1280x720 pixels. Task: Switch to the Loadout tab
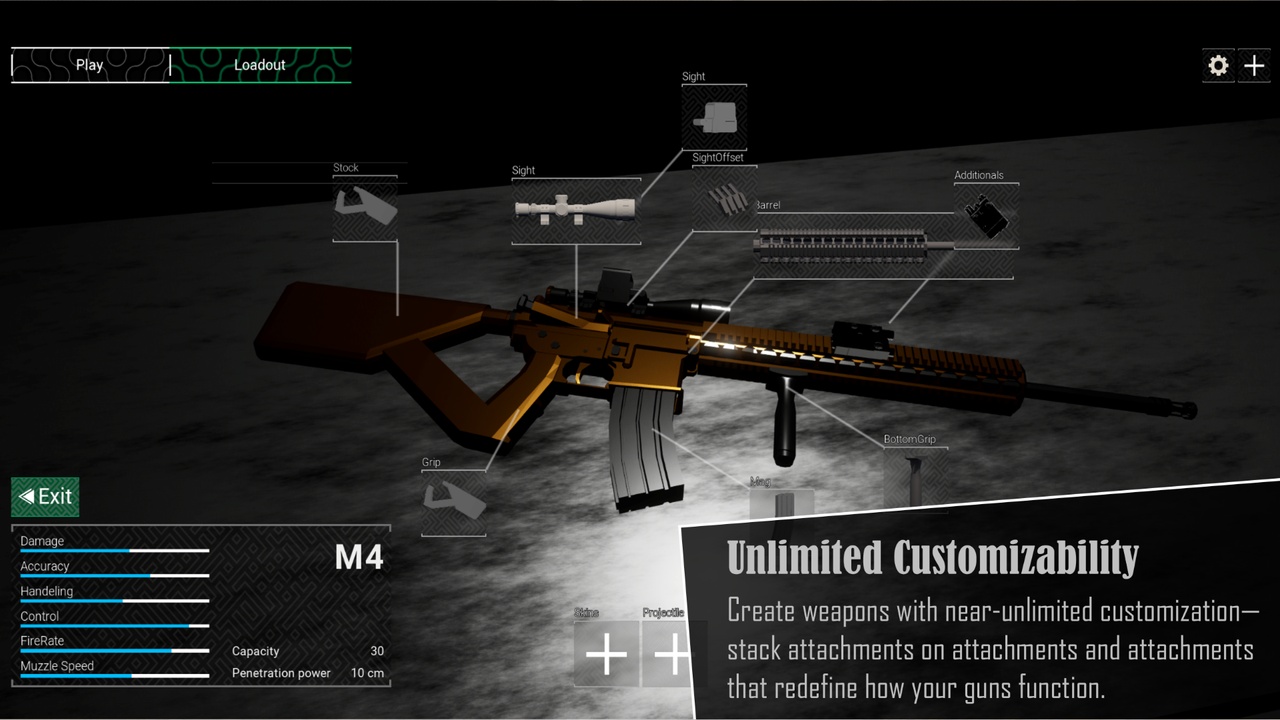260,64
